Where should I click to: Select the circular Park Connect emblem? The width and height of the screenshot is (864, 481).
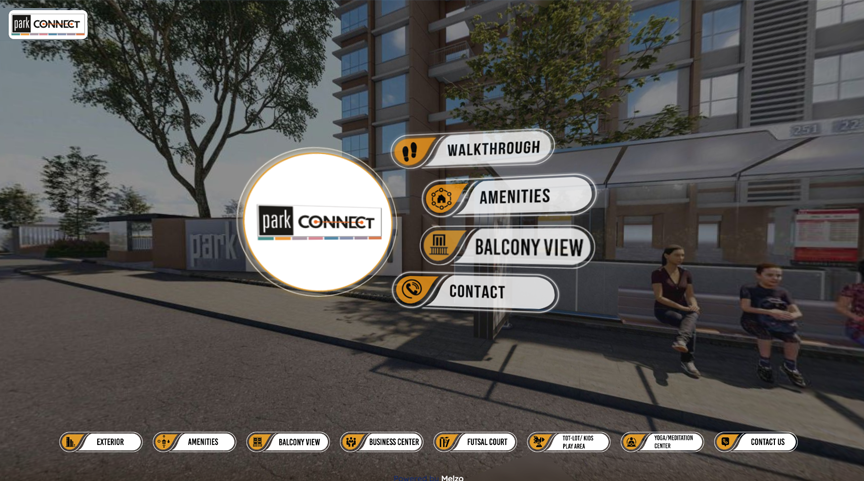click(318, 222)
